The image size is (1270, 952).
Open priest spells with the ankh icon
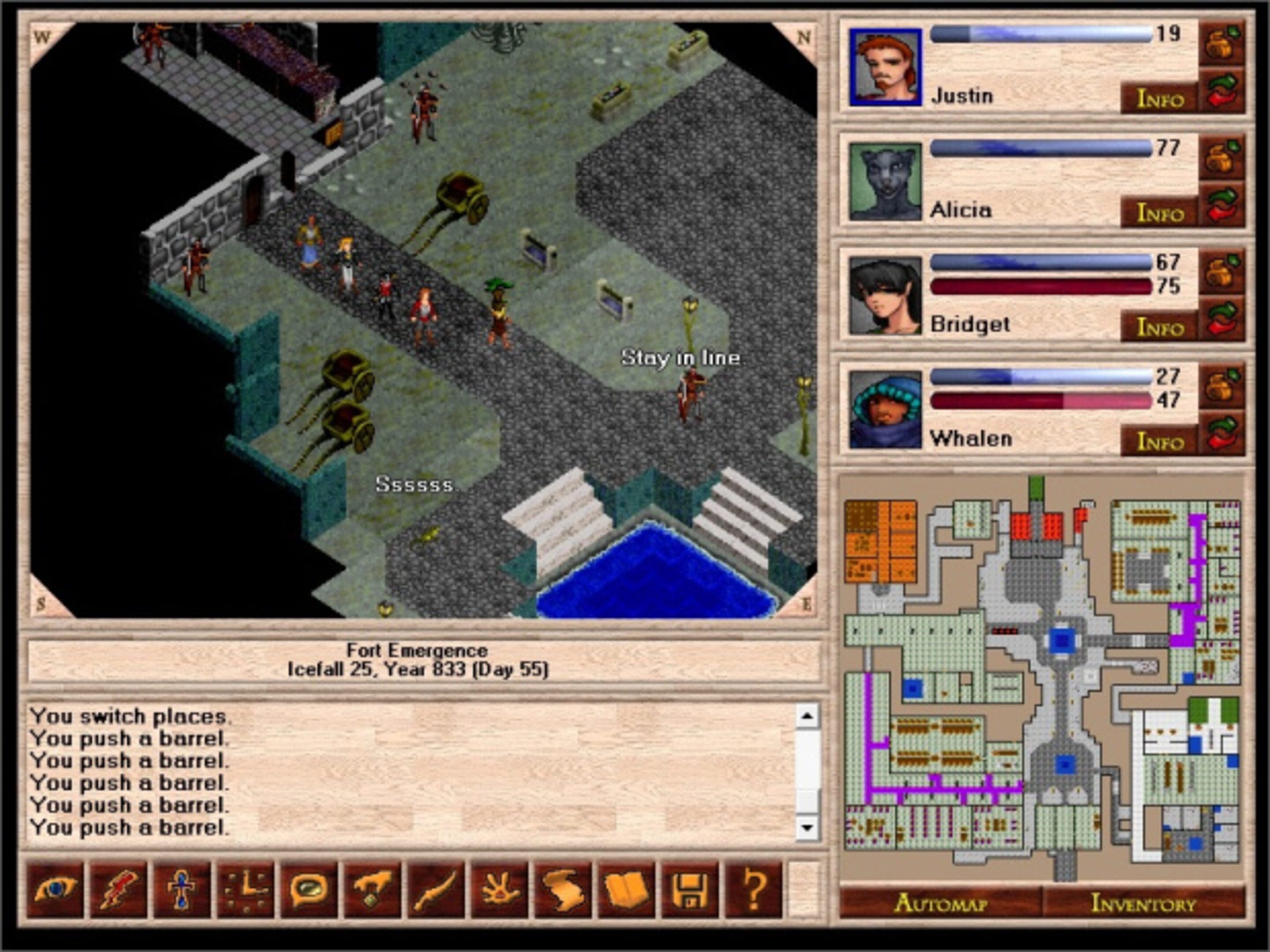[x=182, y=890]
